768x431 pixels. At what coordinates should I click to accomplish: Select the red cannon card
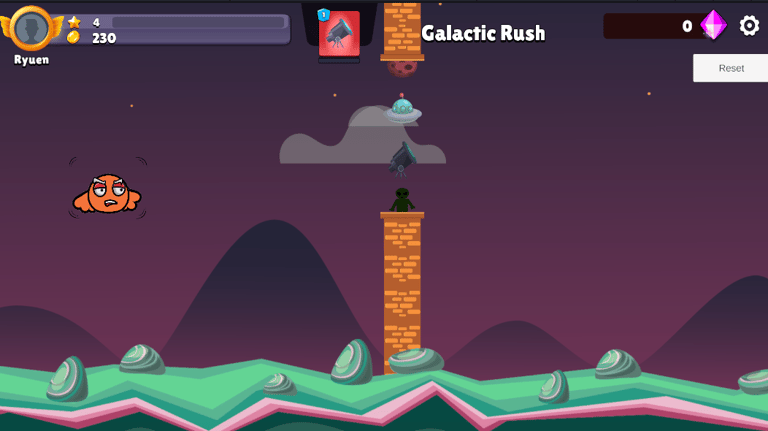[x=339, y=33]
